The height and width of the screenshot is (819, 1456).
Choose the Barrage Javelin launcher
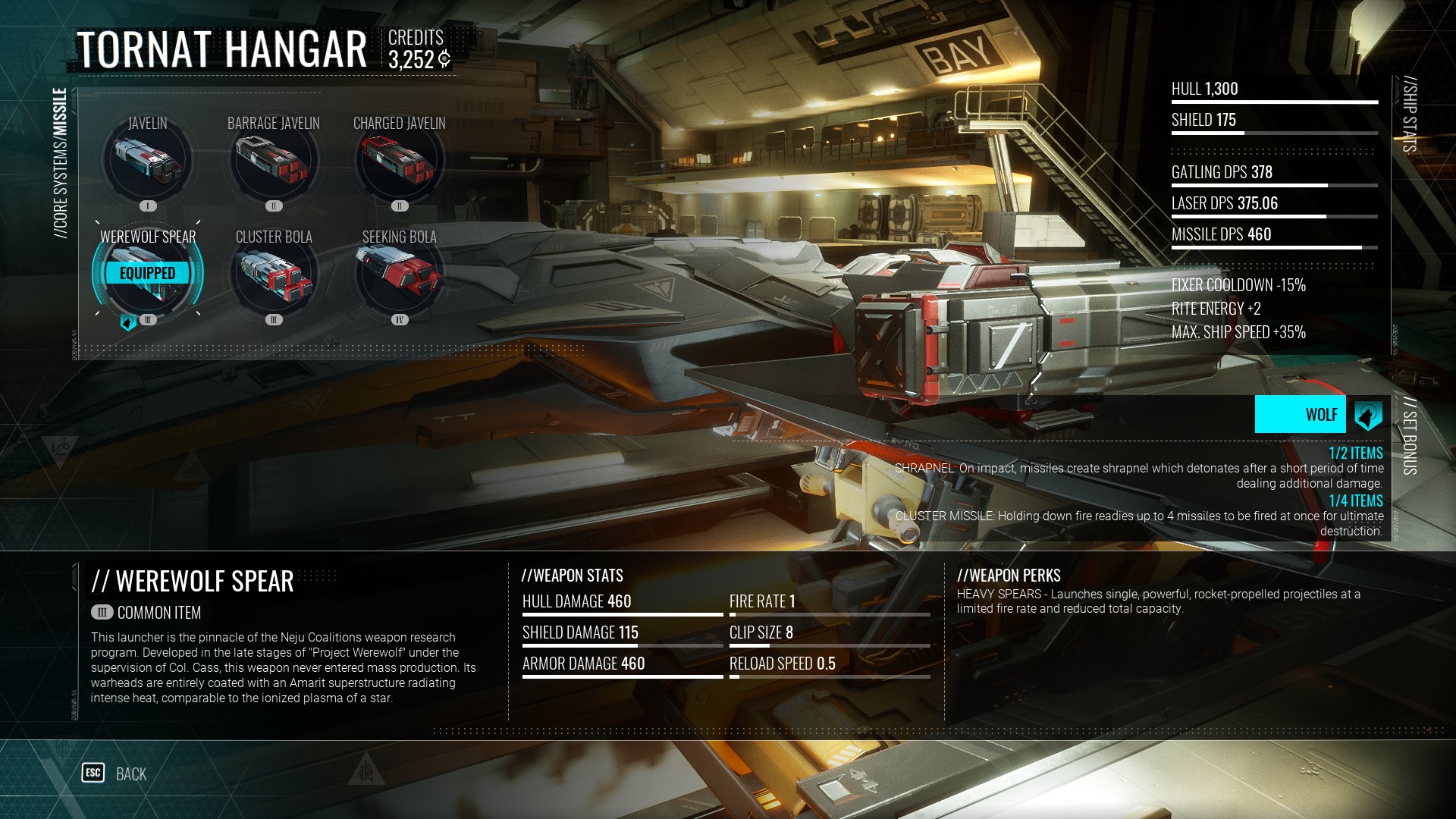[x=274, y=161]
